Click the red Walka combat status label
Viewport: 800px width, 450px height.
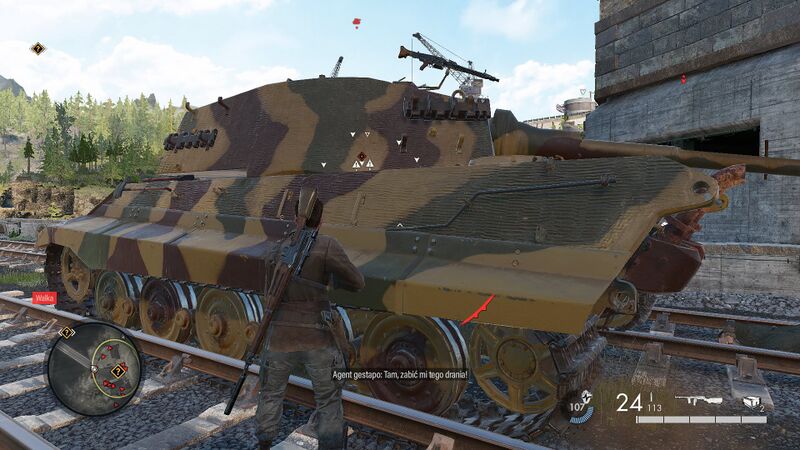[x=44, y=297]
